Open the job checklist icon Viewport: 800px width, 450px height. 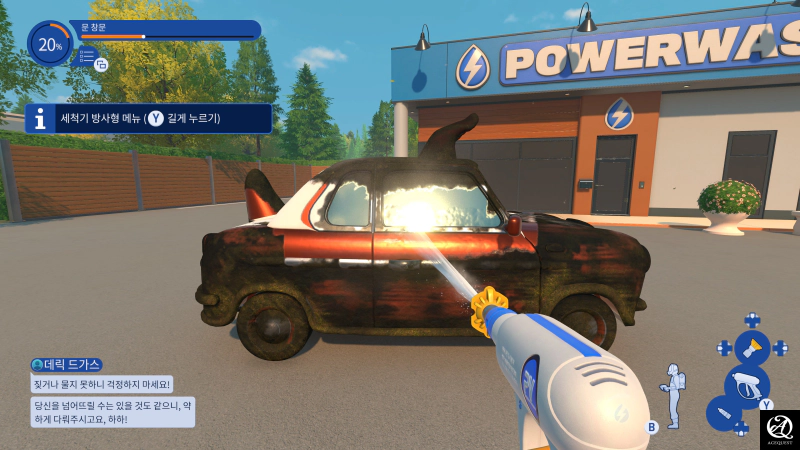[89, 58]
